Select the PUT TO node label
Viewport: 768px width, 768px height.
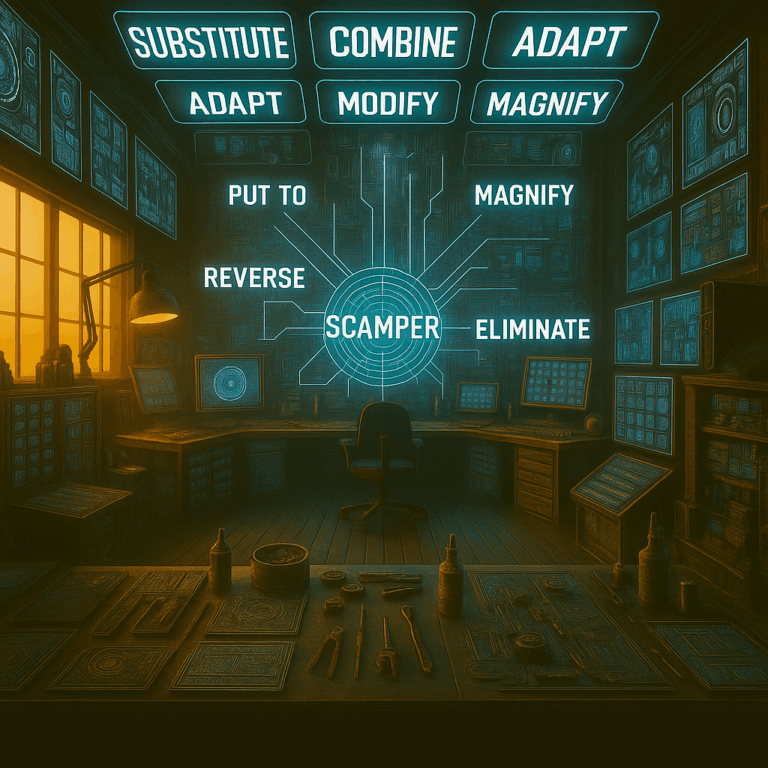pos(267,195)
